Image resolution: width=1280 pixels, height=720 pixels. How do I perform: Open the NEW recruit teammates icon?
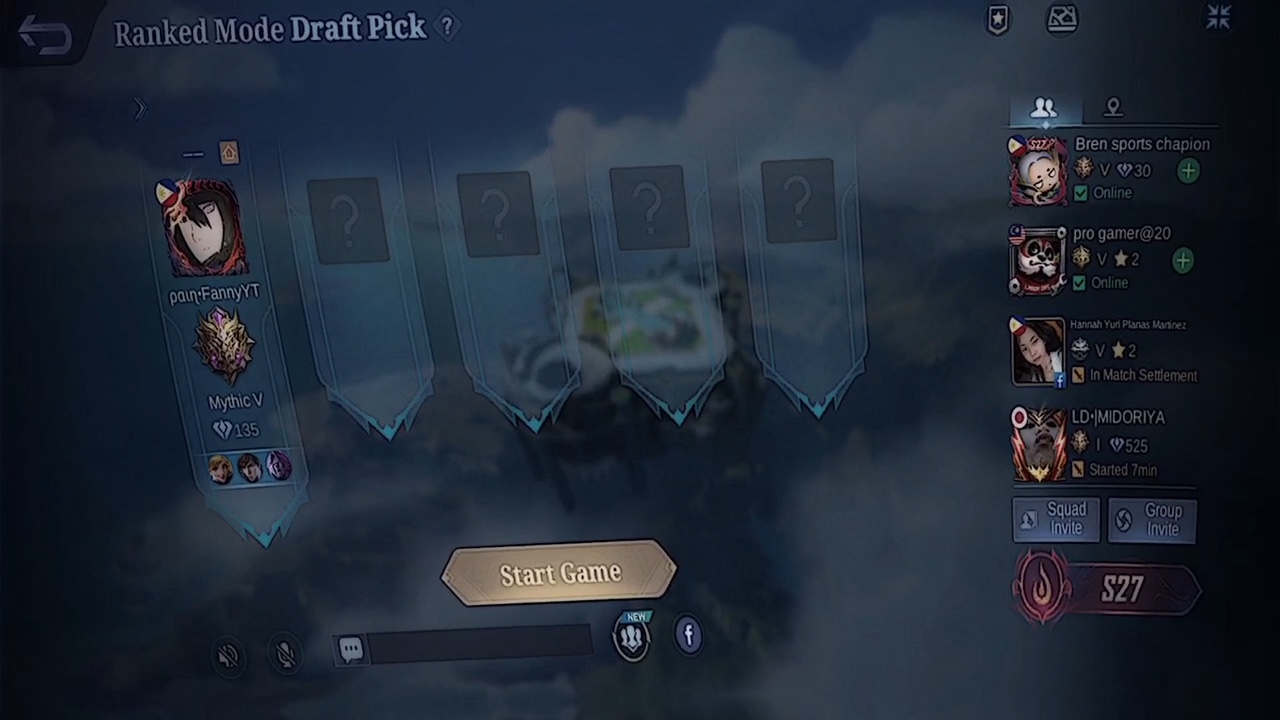point(632,638)
